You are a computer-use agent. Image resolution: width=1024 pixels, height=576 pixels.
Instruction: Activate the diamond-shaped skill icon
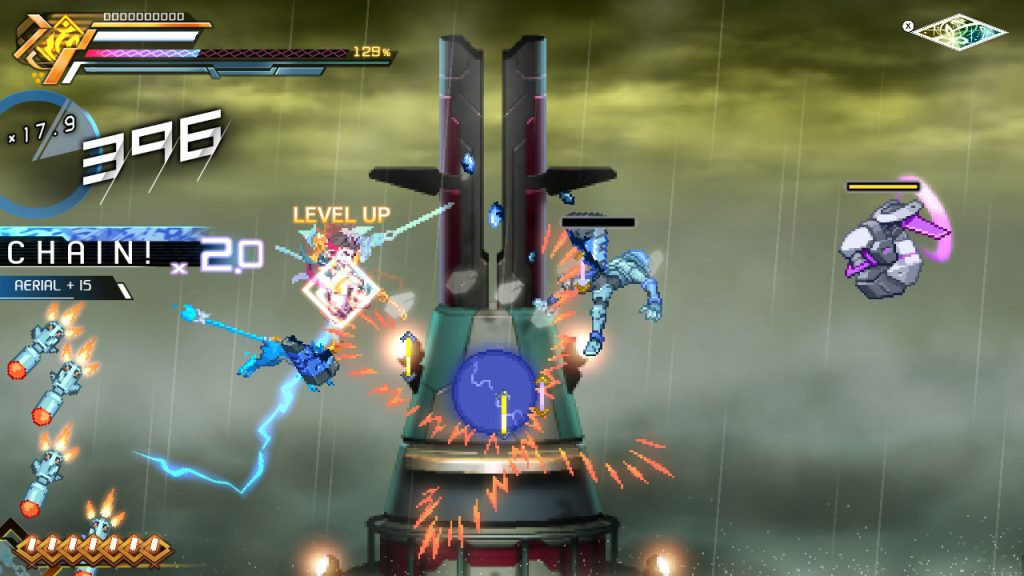961,31
